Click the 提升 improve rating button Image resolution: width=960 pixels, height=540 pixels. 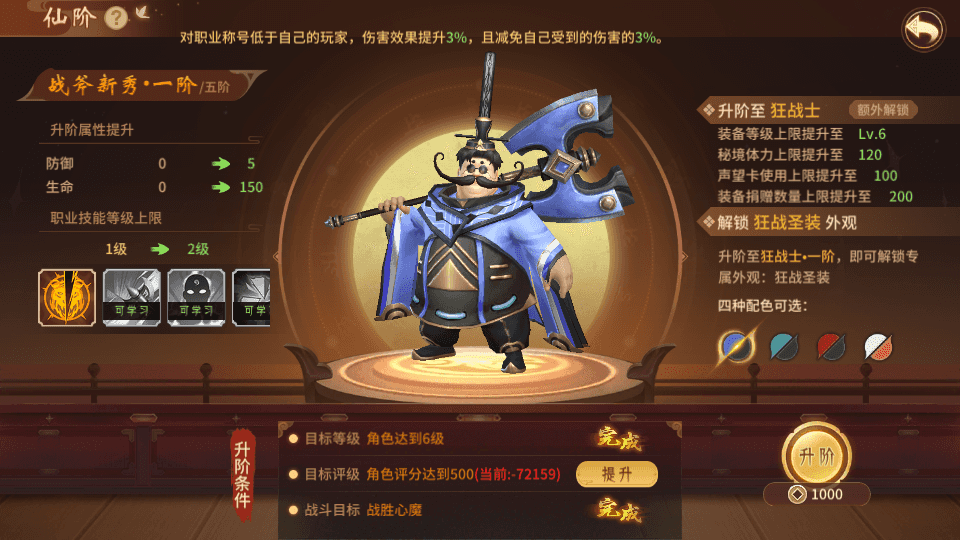[616, 474]
